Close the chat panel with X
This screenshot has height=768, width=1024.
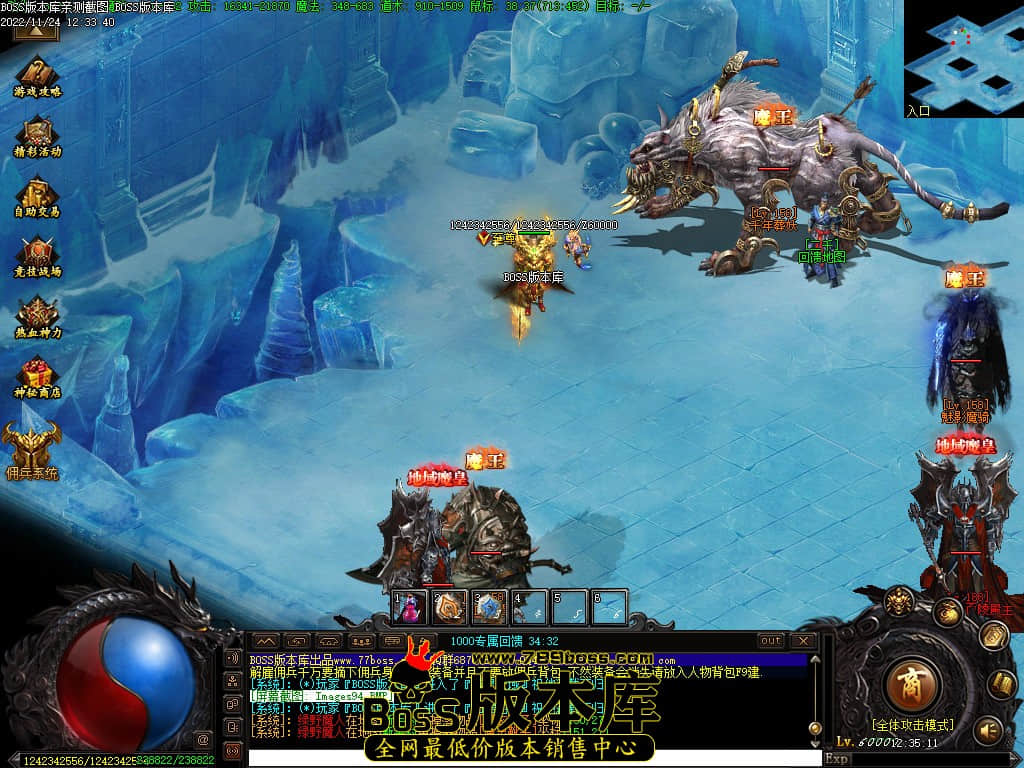point(803,641)
